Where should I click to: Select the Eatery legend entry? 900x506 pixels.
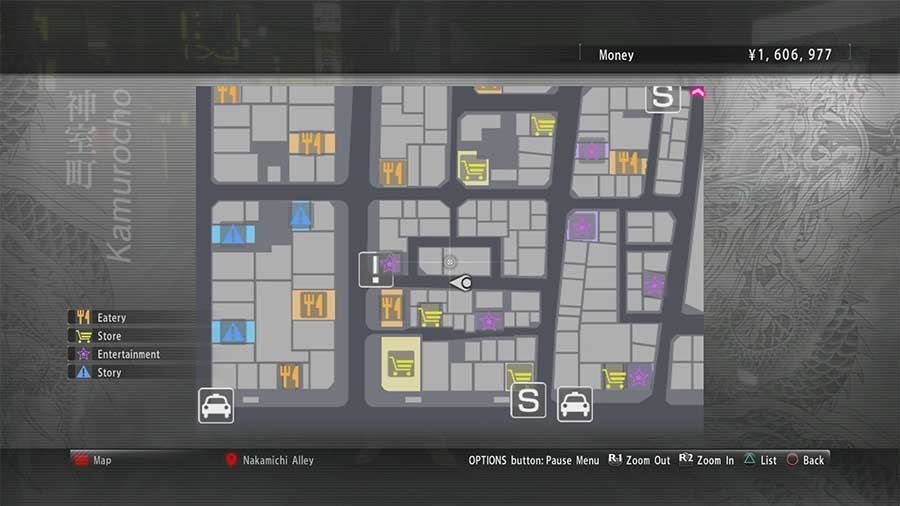pyautogui.click(x=110, y=318)
